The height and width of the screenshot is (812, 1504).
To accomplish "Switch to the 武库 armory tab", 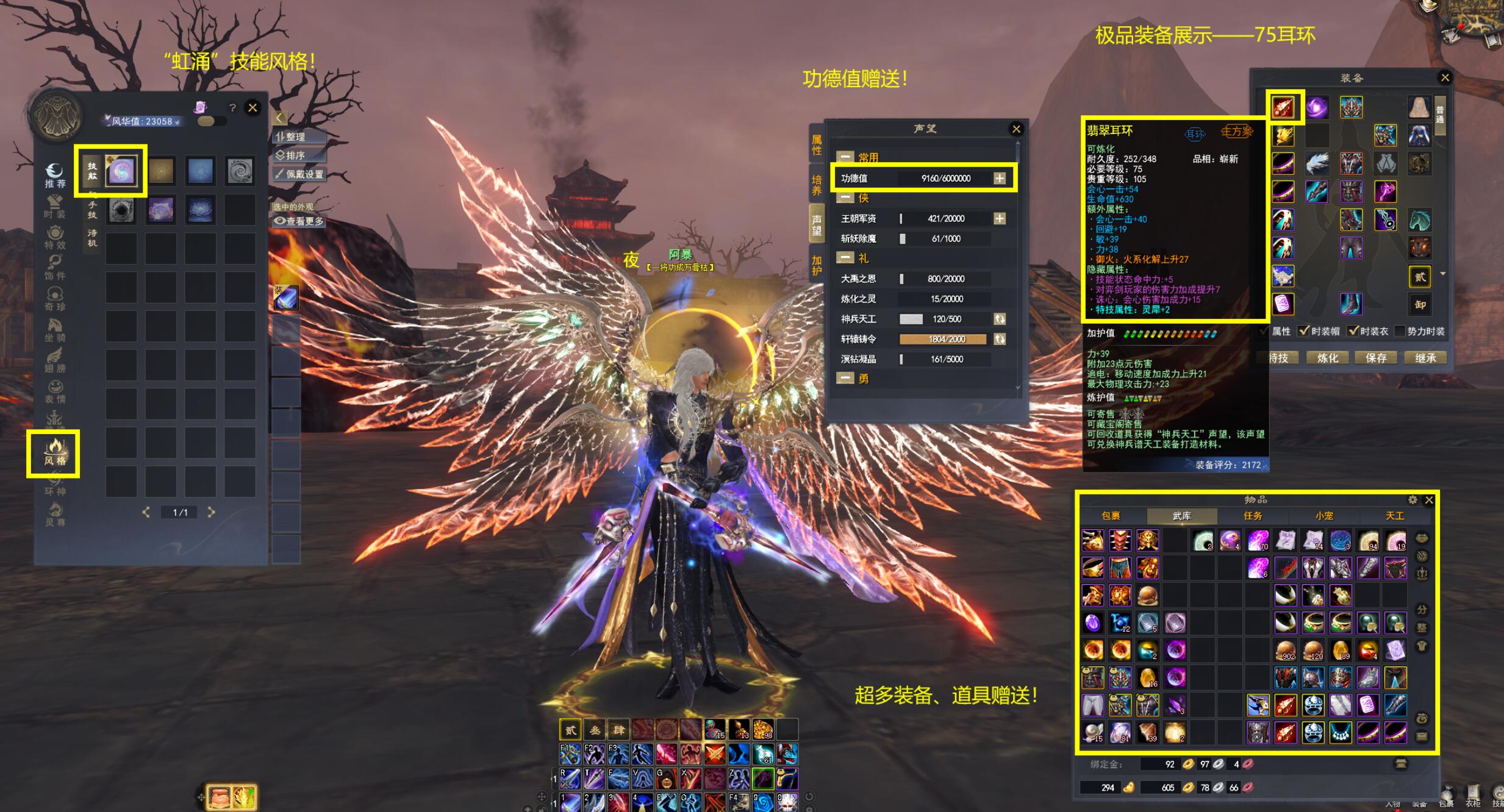I will [x=1181, y=516].
